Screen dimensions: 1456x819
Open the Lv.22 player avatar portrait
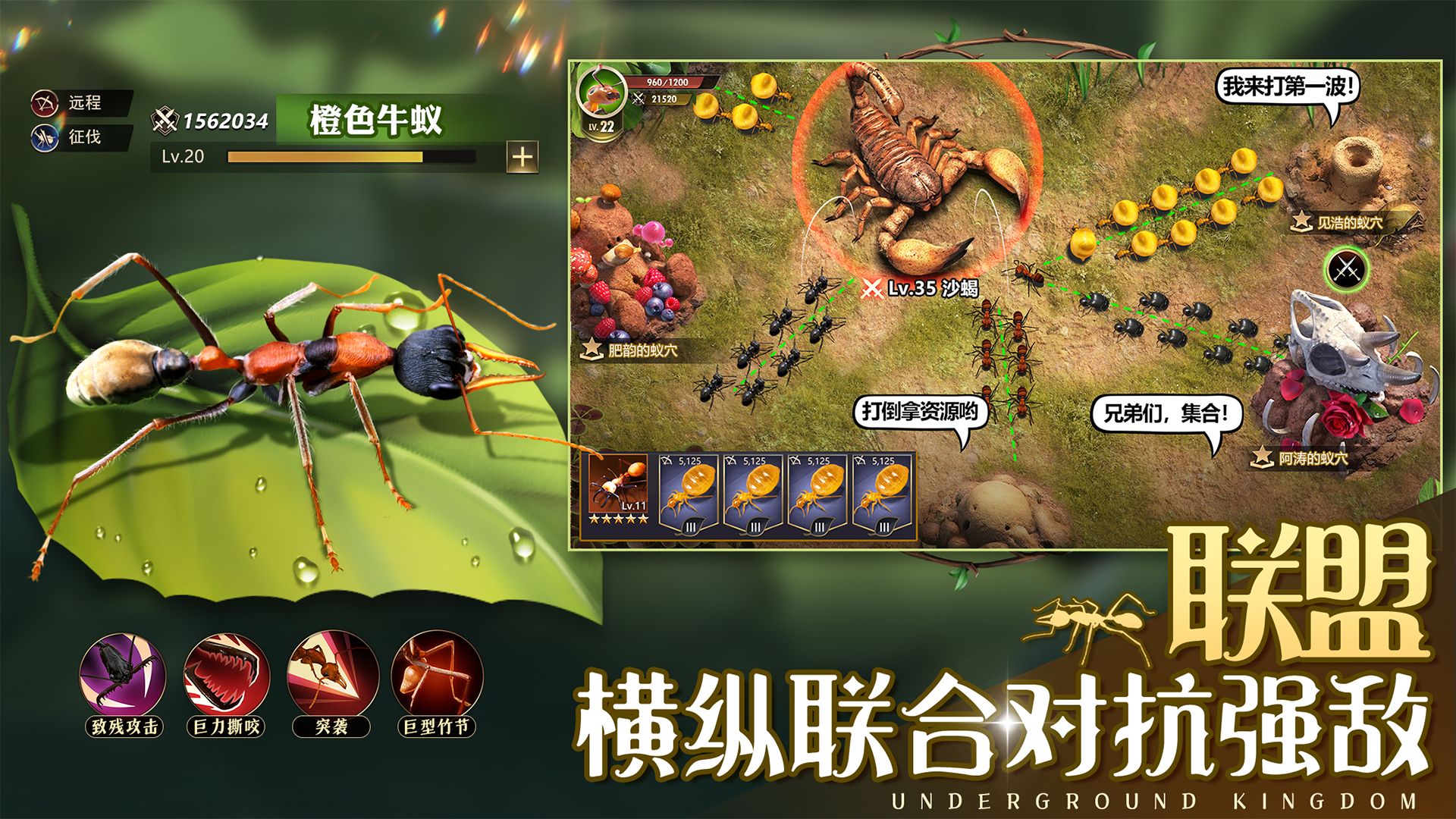pyautogui.click(x=603, y=96)
